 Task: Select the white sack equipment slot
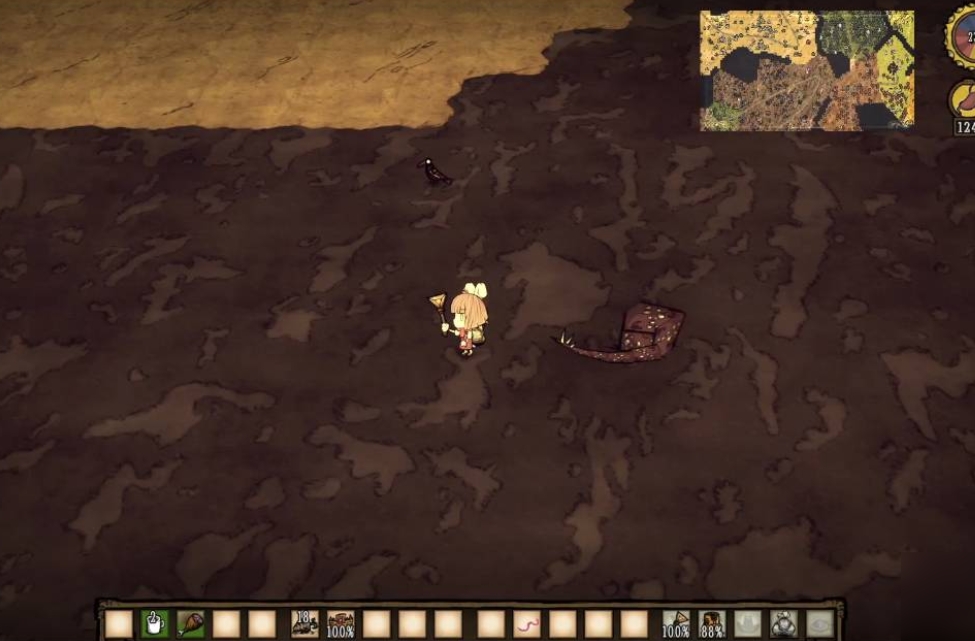click(x=784, y=624)
